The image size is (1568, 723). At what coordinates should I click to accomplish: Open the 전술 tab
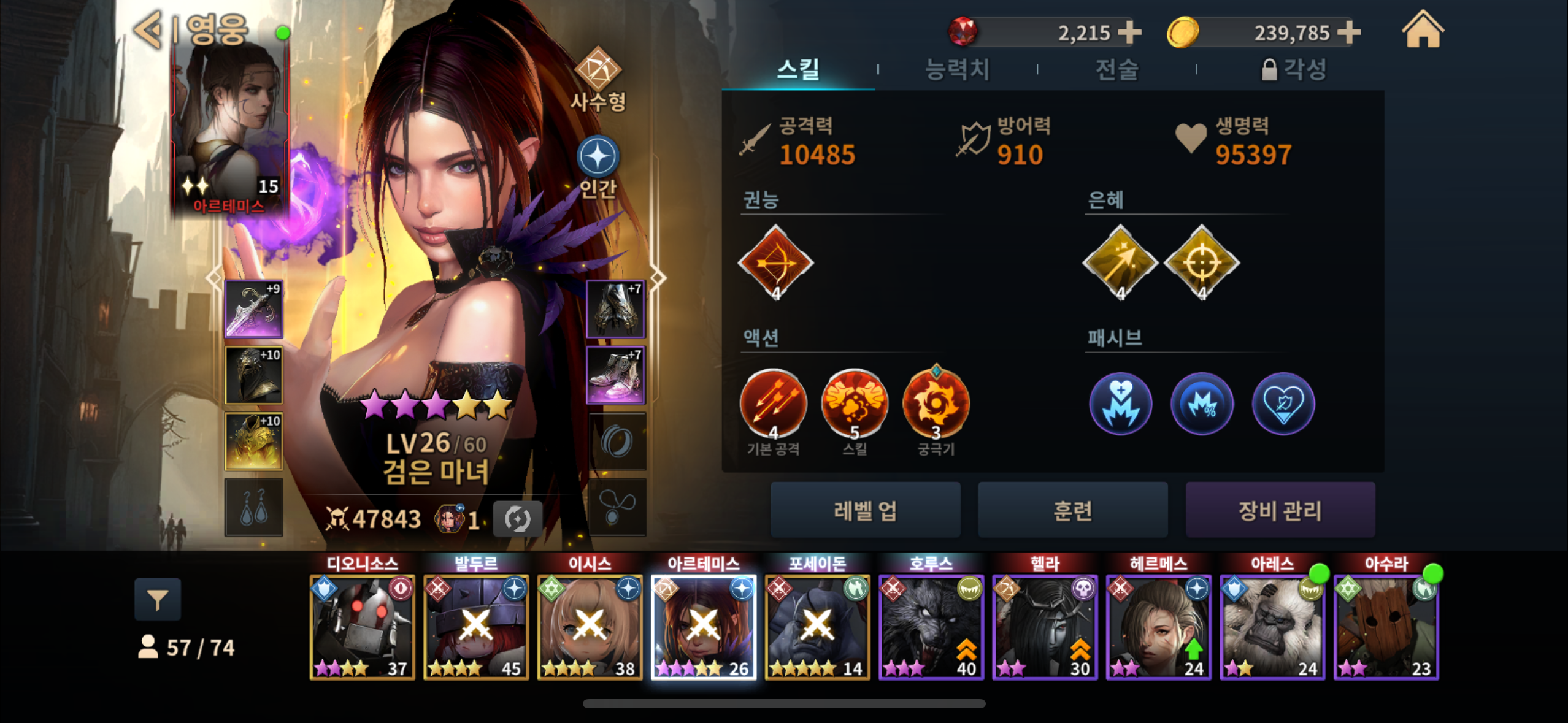click(1116, 69)
